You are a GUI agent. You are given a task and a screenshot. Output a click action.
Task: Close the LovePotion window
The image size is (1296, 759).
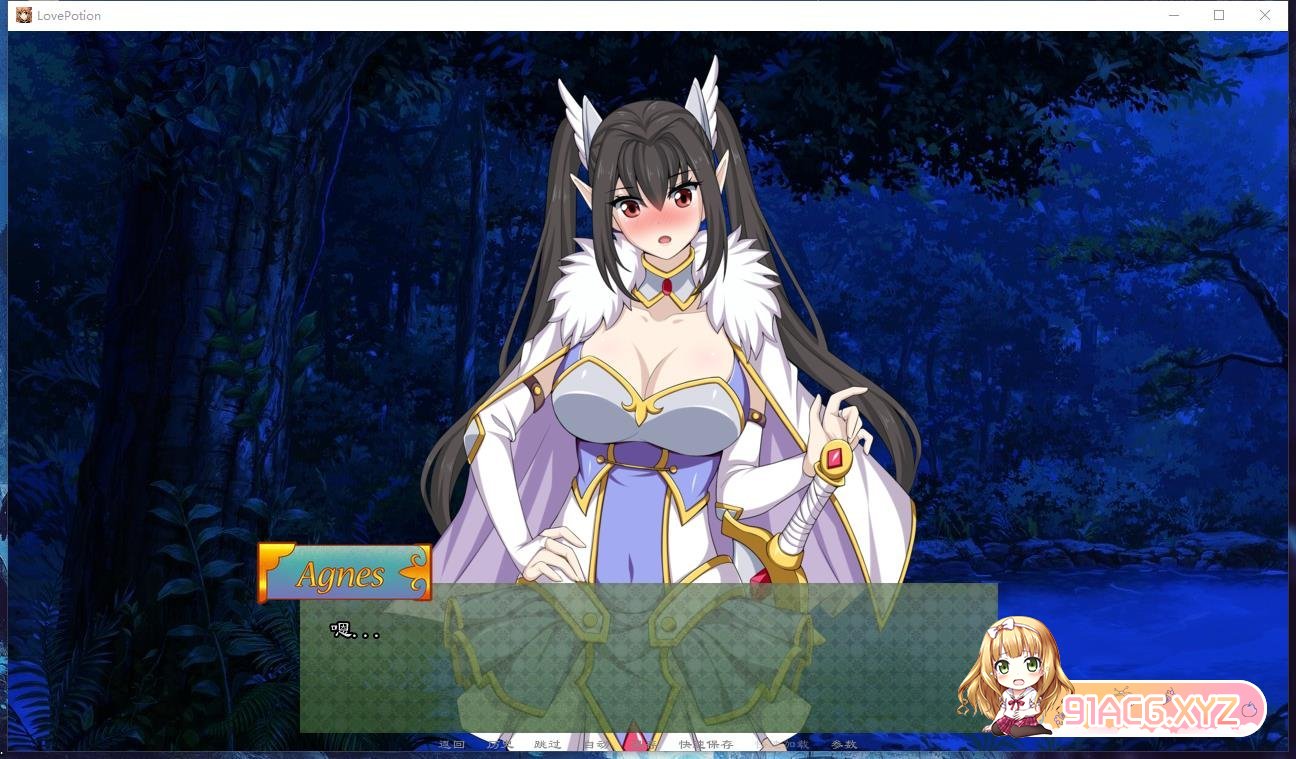tap(1264, 15)
